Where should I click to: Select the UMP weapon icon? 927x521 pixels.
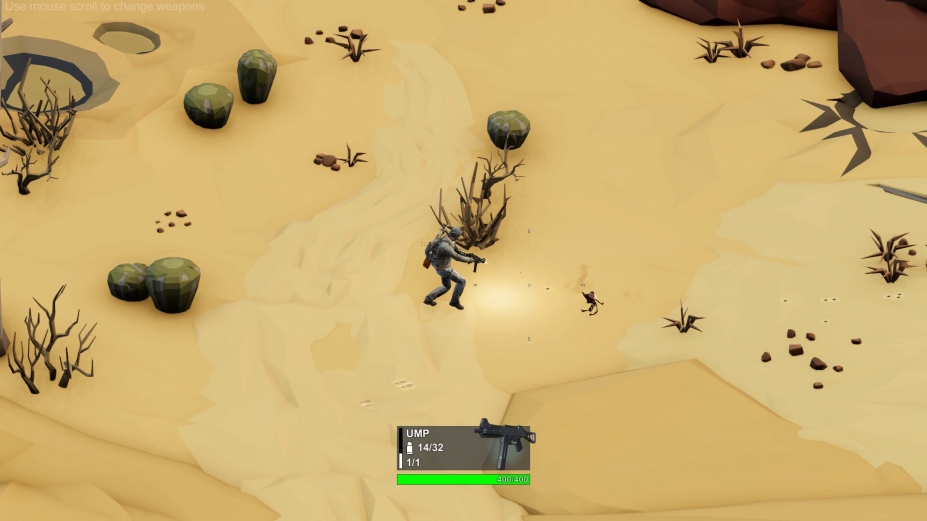tap(504, 441)
